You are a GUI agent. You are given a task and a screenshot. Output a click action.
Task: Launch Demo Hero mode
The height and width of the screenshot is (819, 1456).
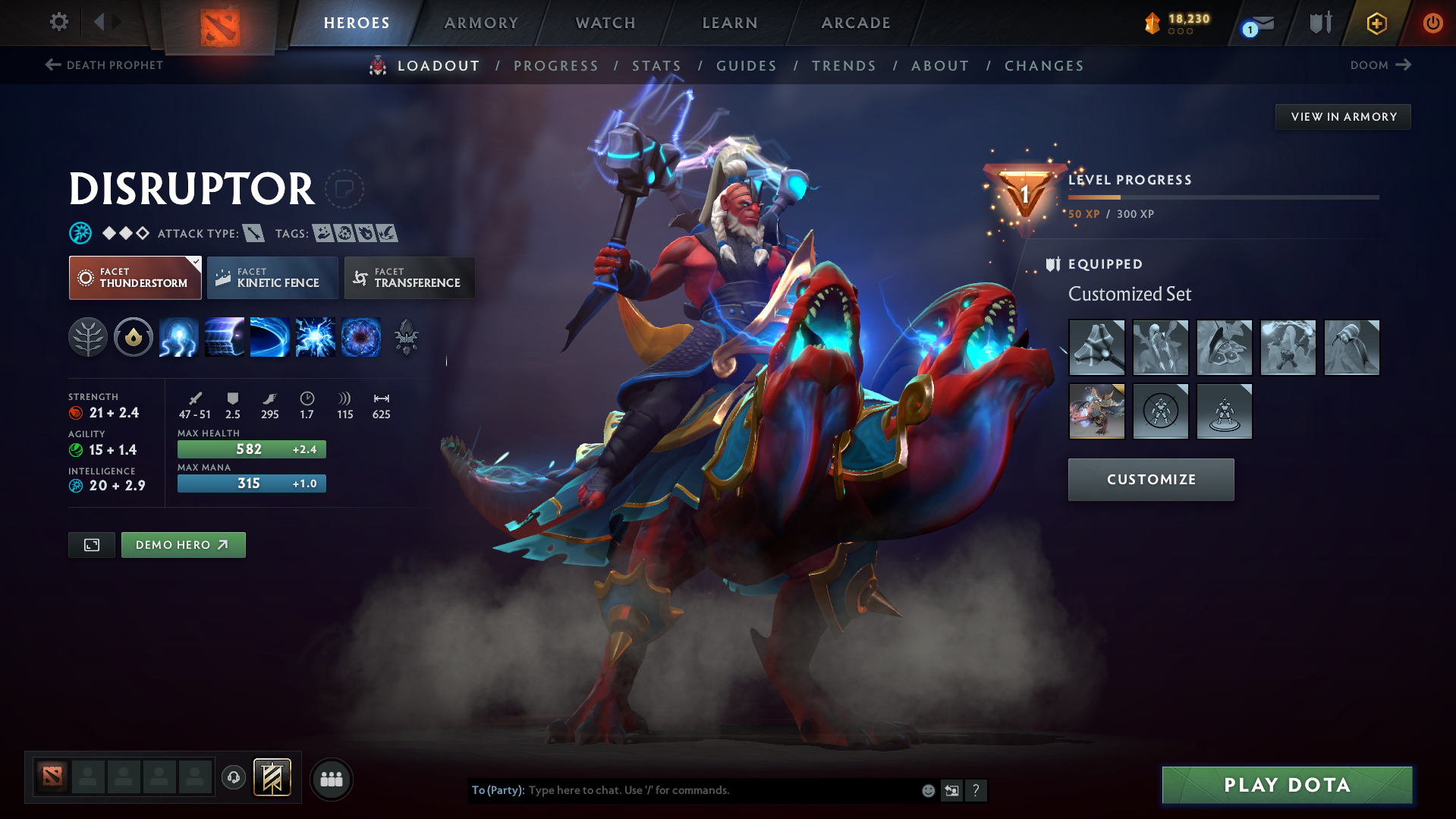[x=183, y=545]
